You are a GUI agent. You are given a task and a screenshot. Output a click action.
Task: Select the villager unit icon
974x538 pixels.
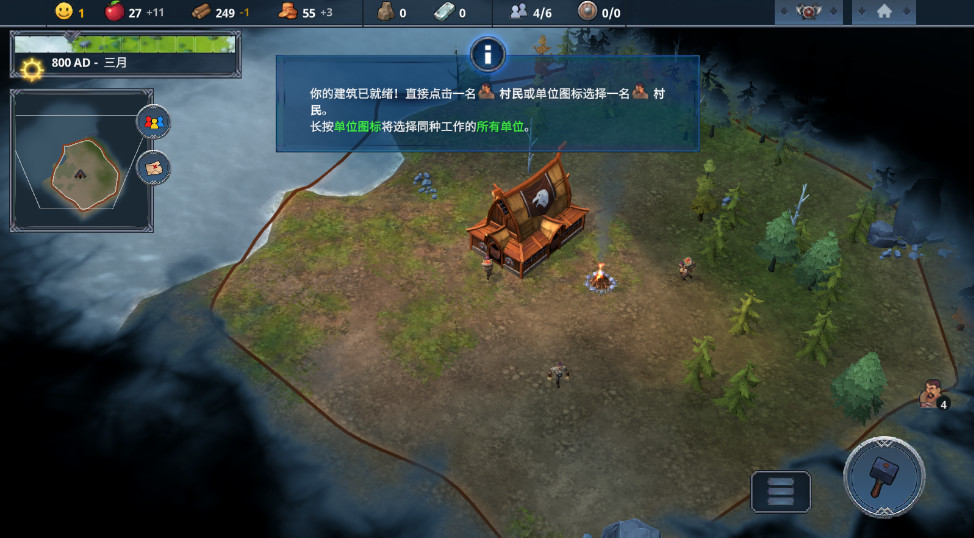coord(932,394)
